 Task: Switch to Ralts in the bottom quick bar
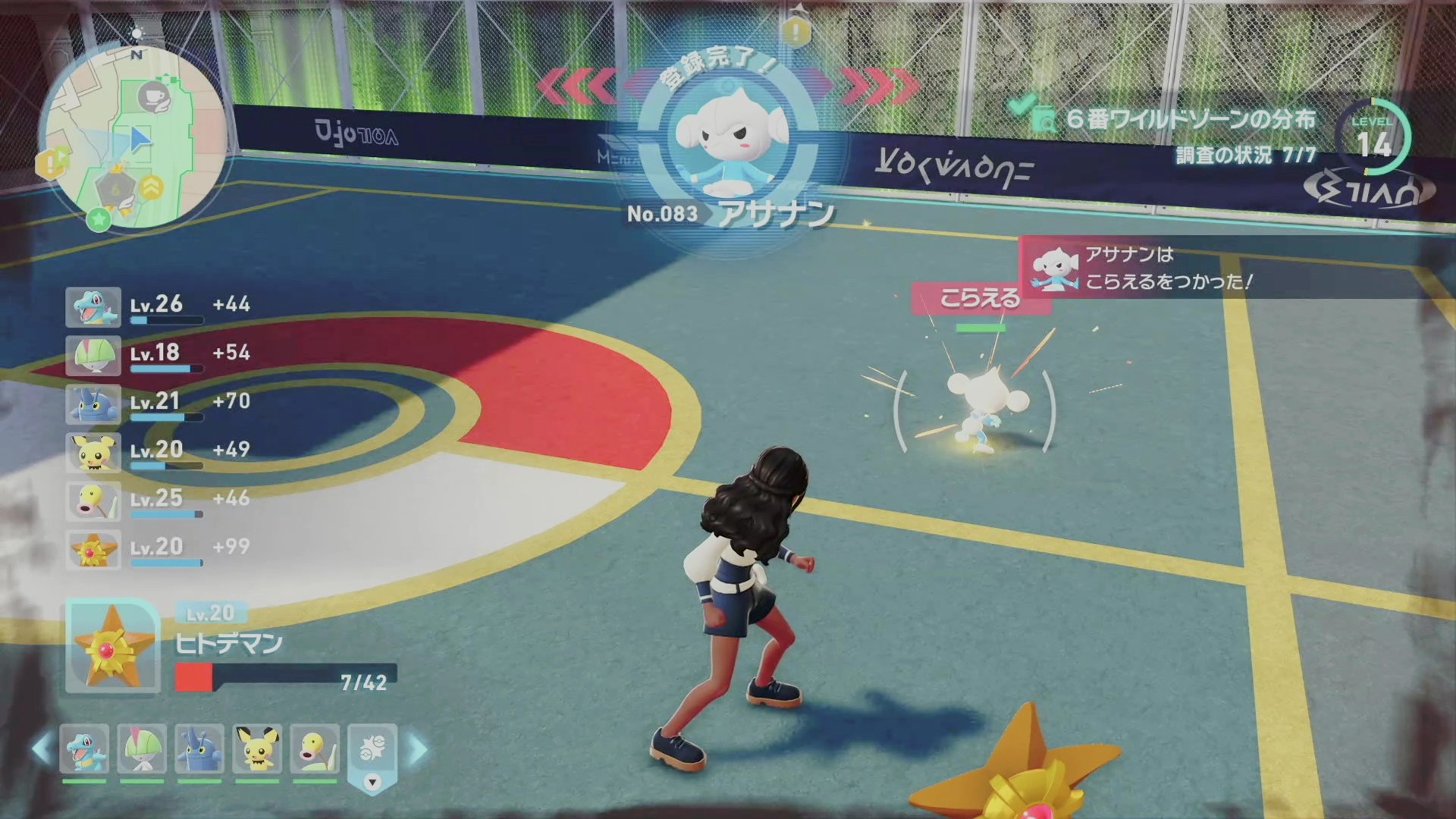coord(142,748)
